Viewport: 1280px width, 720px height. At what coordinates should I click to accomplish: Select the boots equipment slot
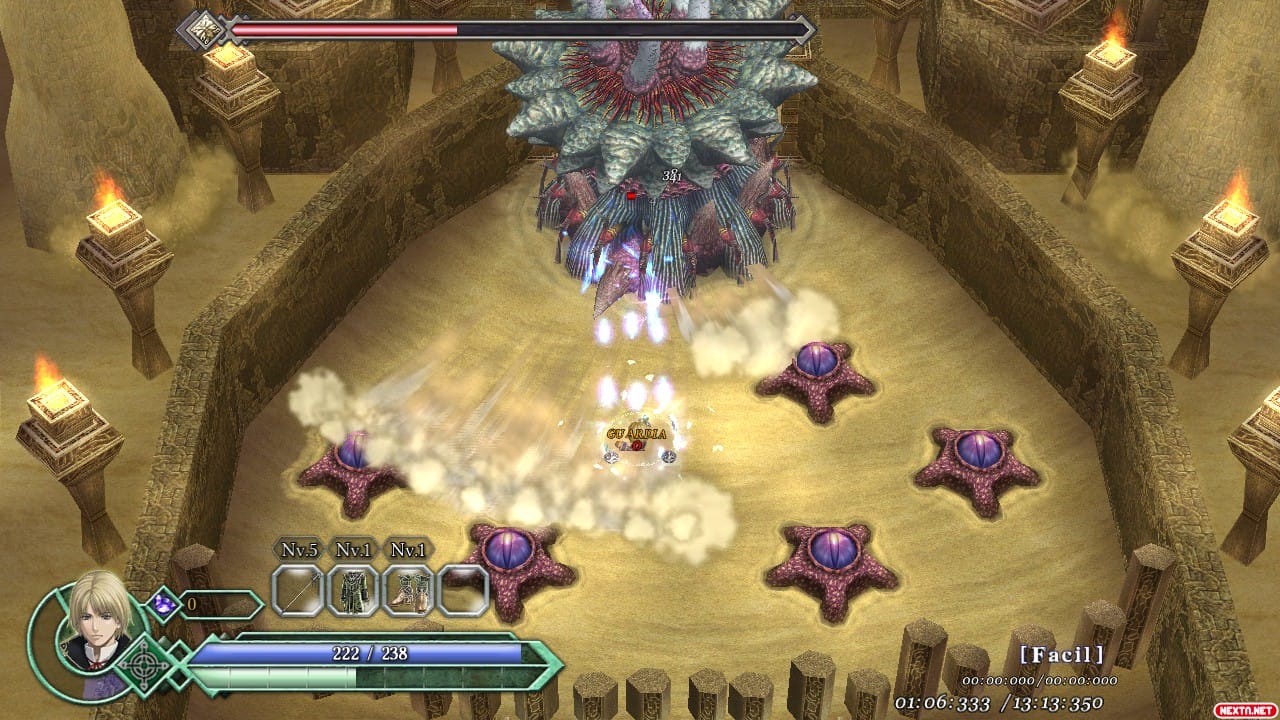408,590
